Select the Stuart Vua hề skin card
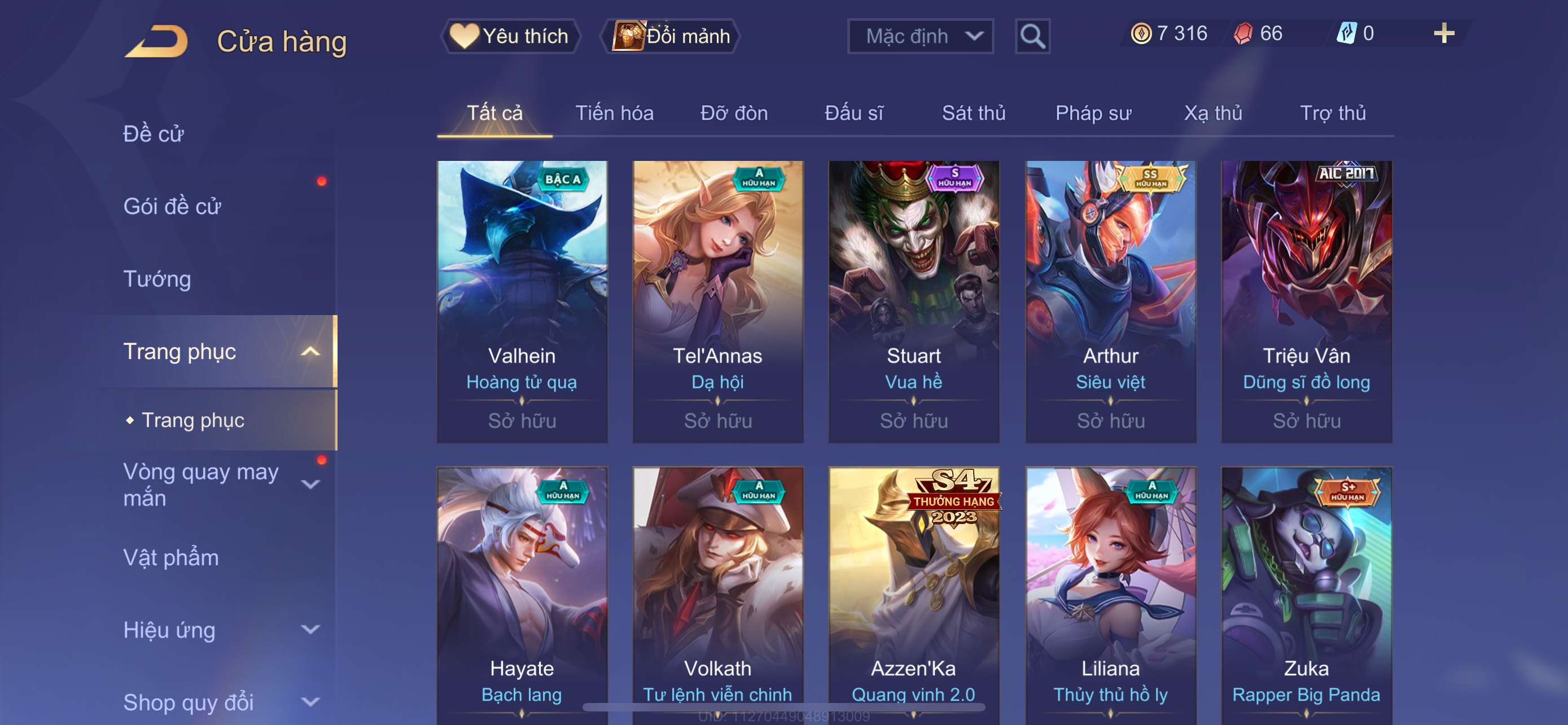Screen dimensions: 1568x725 pos(913,302)
